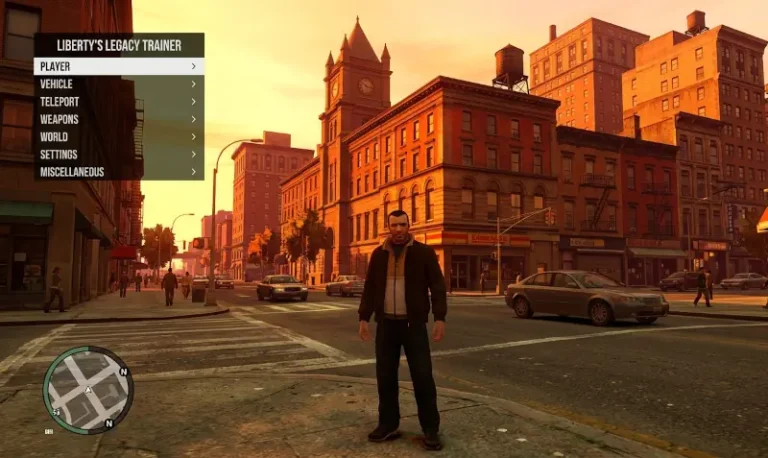Open the trainer Settings entry

[x=118, y=155]
